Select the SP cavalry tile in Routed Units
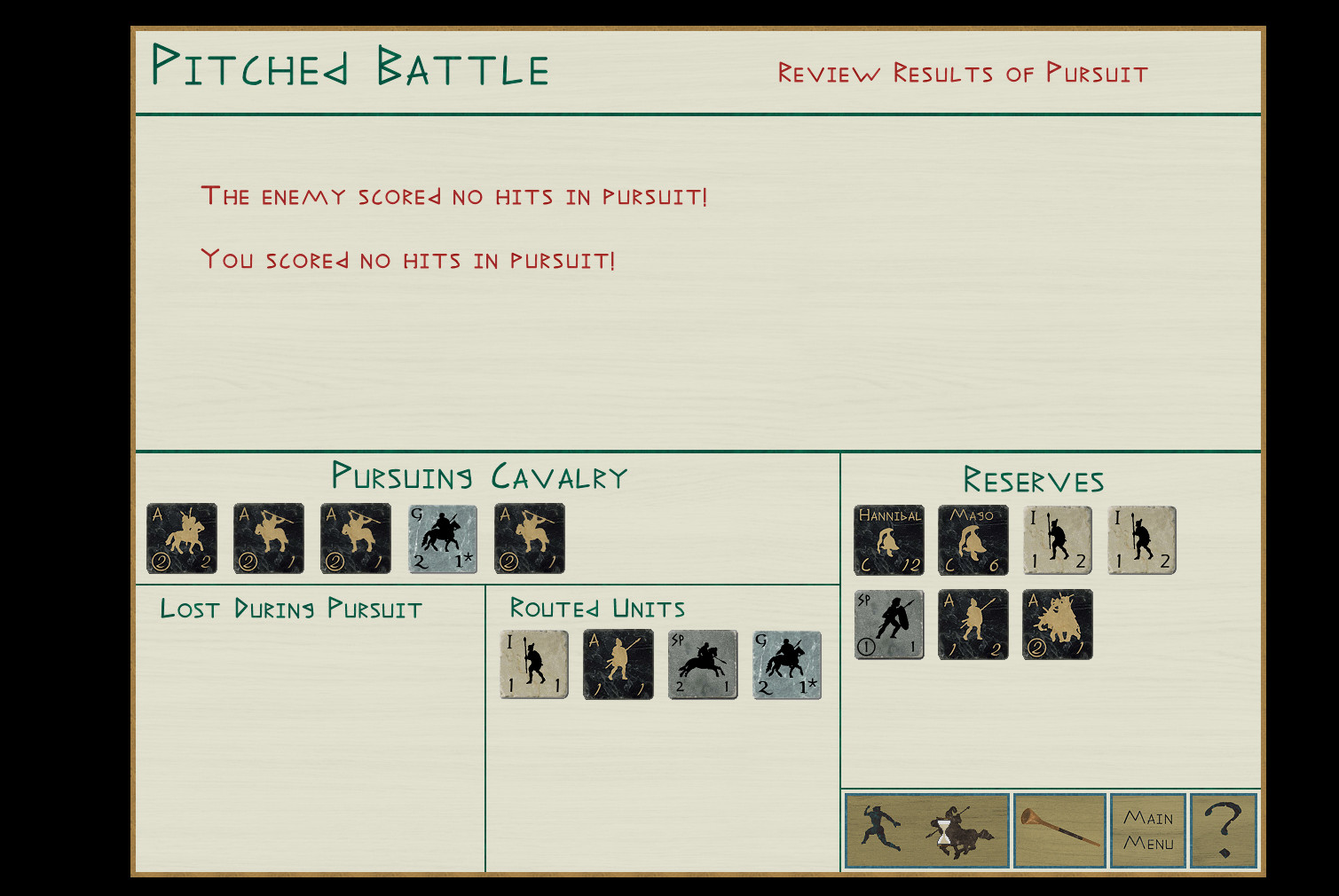 703,664
